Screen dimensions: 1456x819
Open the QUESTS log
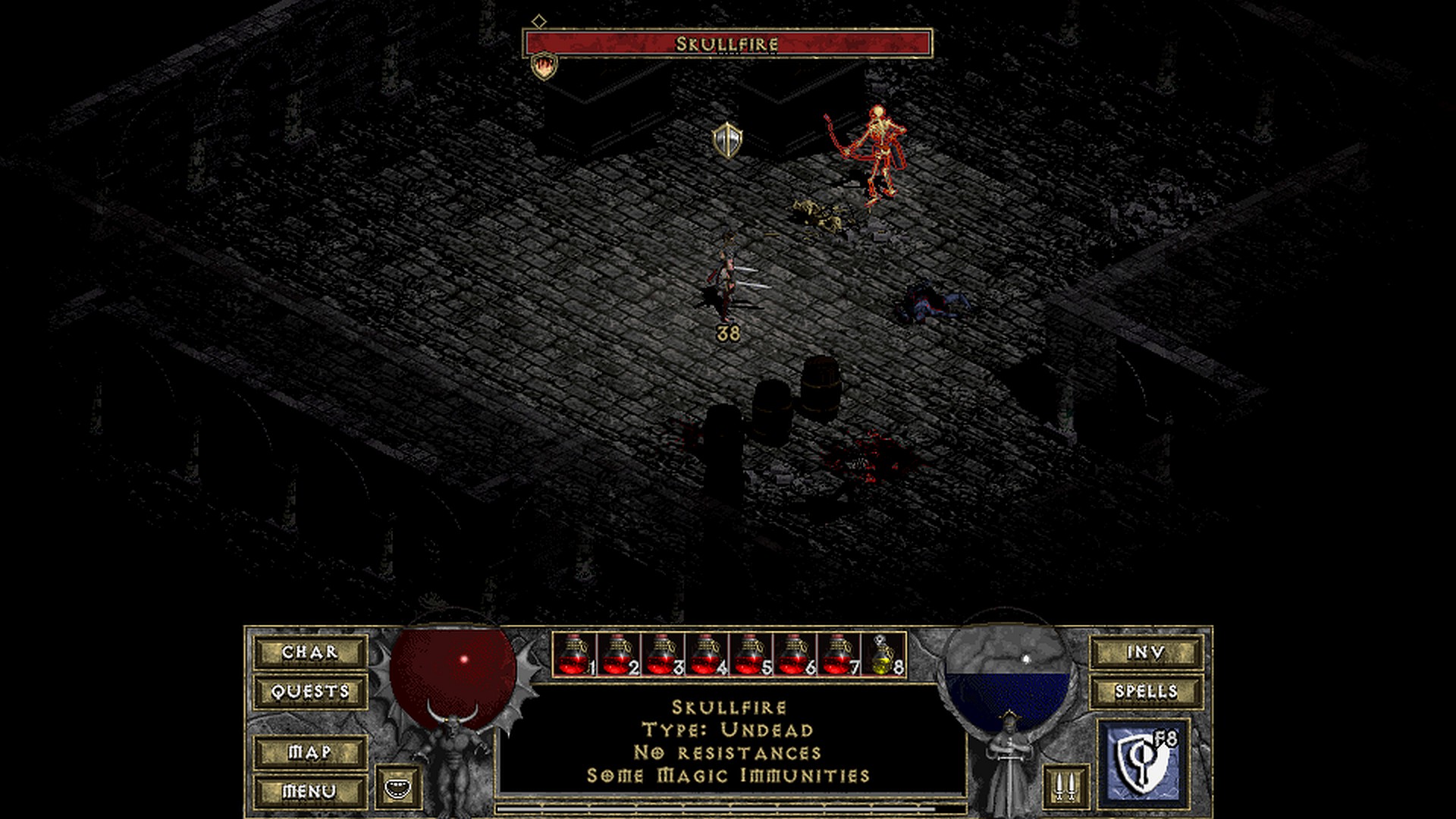[x=310, y=692]
